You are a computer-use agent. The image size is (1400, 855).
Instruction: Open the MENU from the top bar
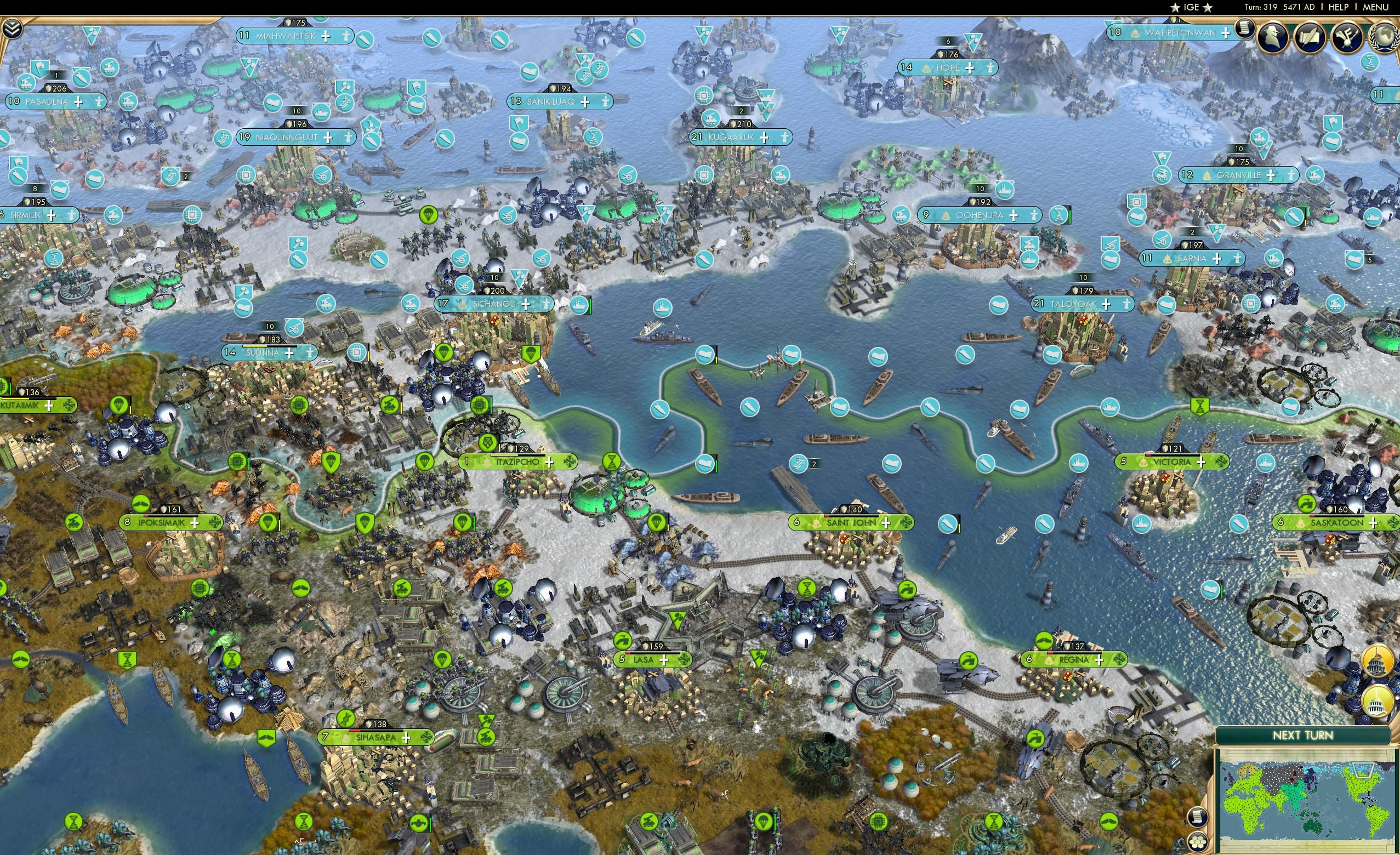pyautogui.click(x=1375, y=7)
